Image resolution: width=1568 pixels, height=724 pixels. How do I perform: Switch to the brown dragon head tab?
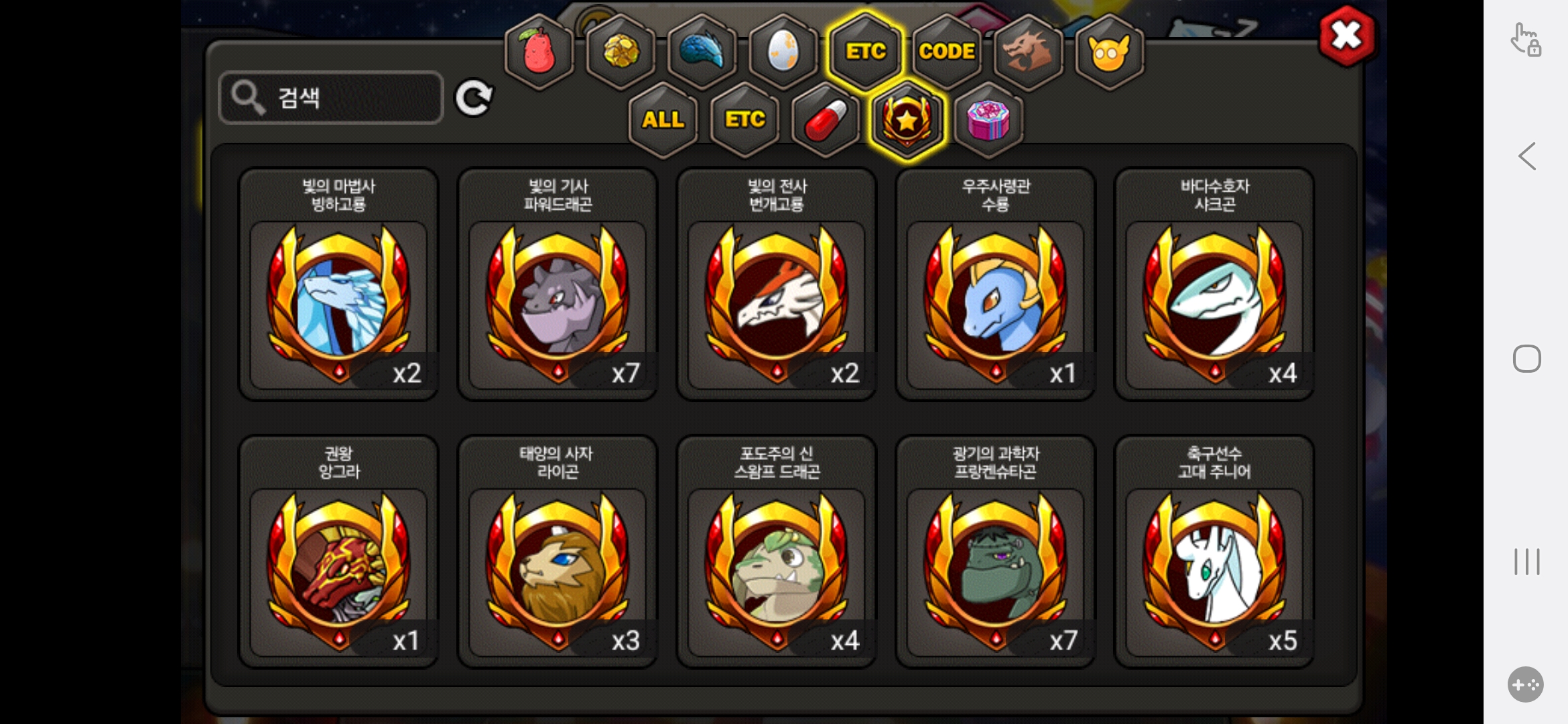coord(1027,52)
